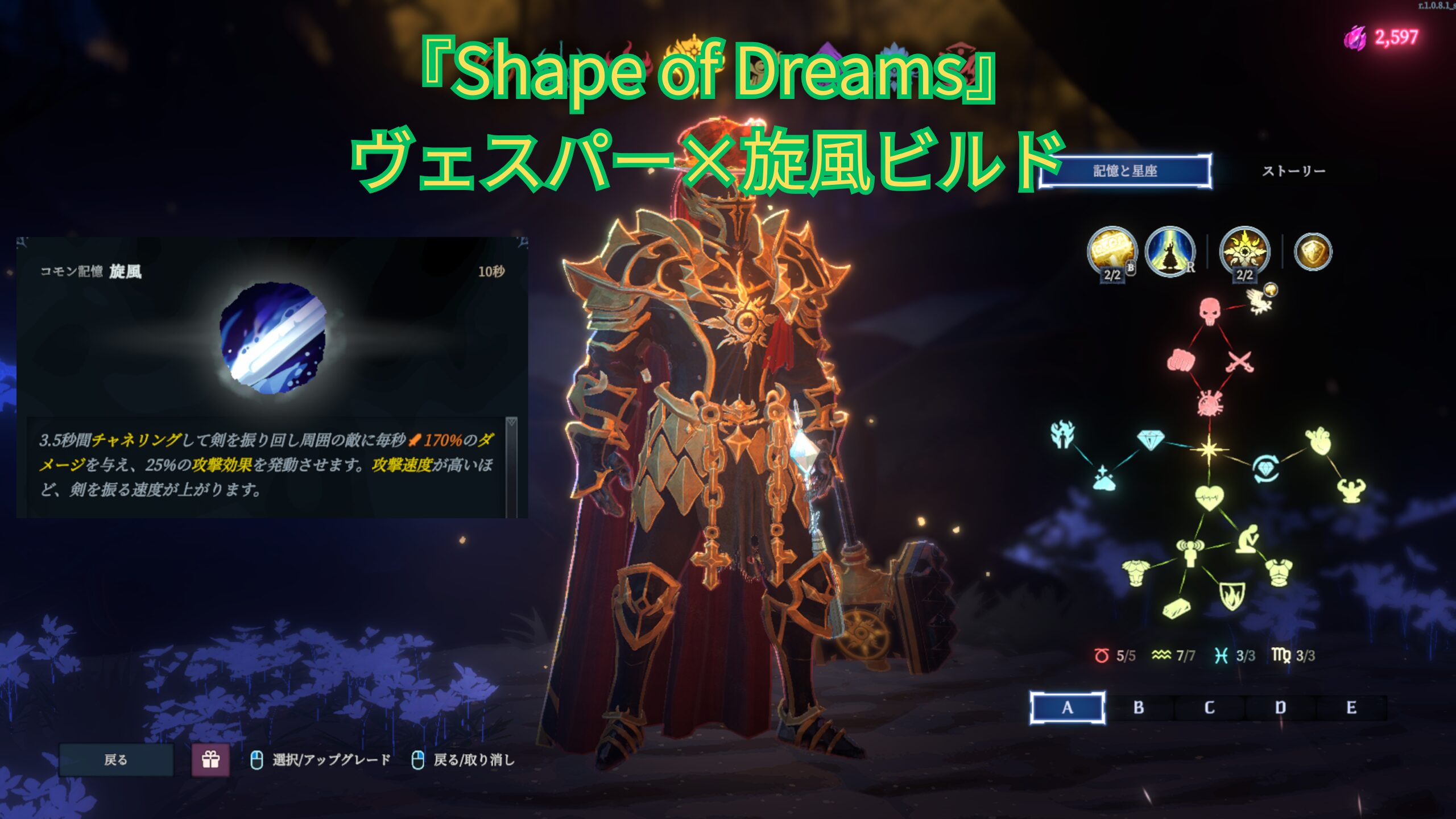
Task: Select the heartbeat heart constellation node
Action: pyautogui.click(x=1209, y=498)
